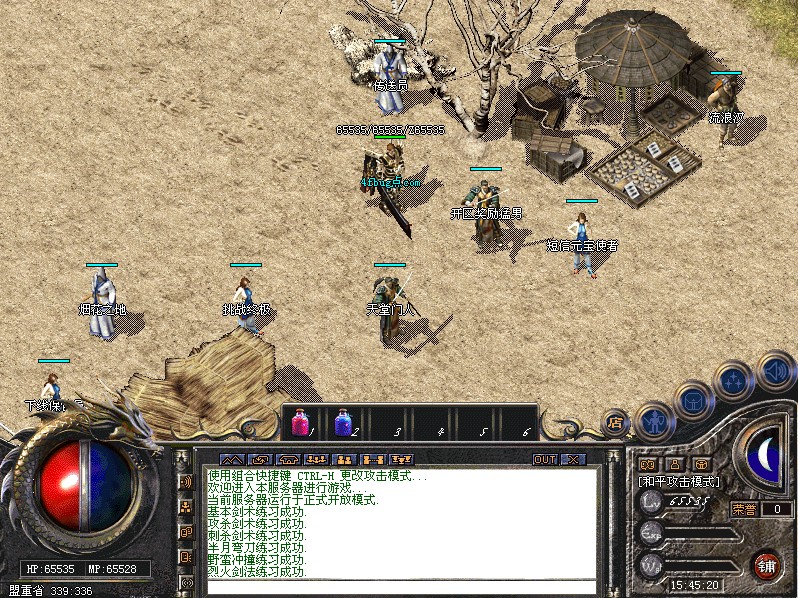
Task: Close the game with the X button
Action: click(573, 459)
